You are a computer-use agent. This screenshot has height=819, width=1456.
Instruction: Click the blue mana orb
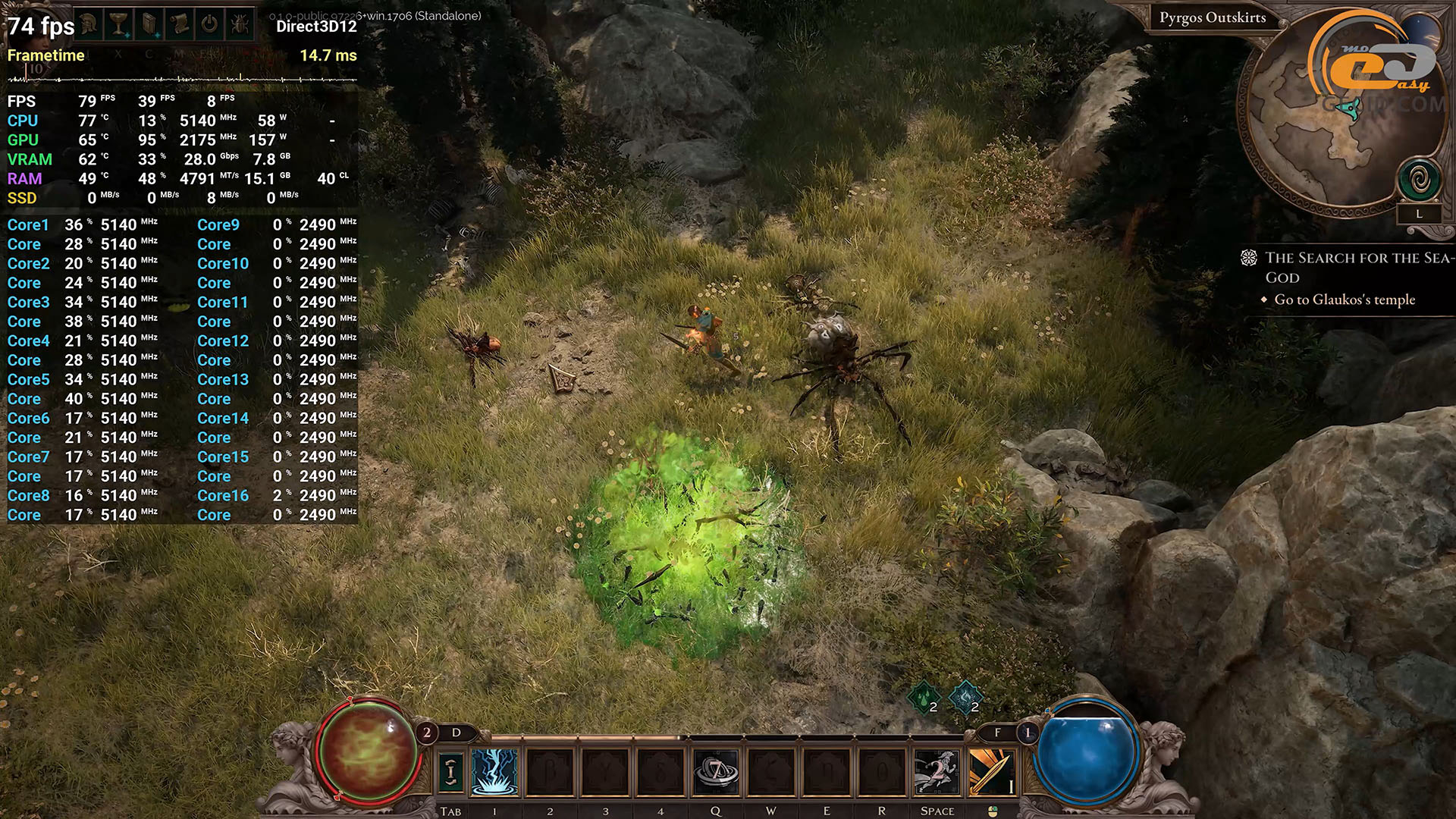click(1087, 751)
